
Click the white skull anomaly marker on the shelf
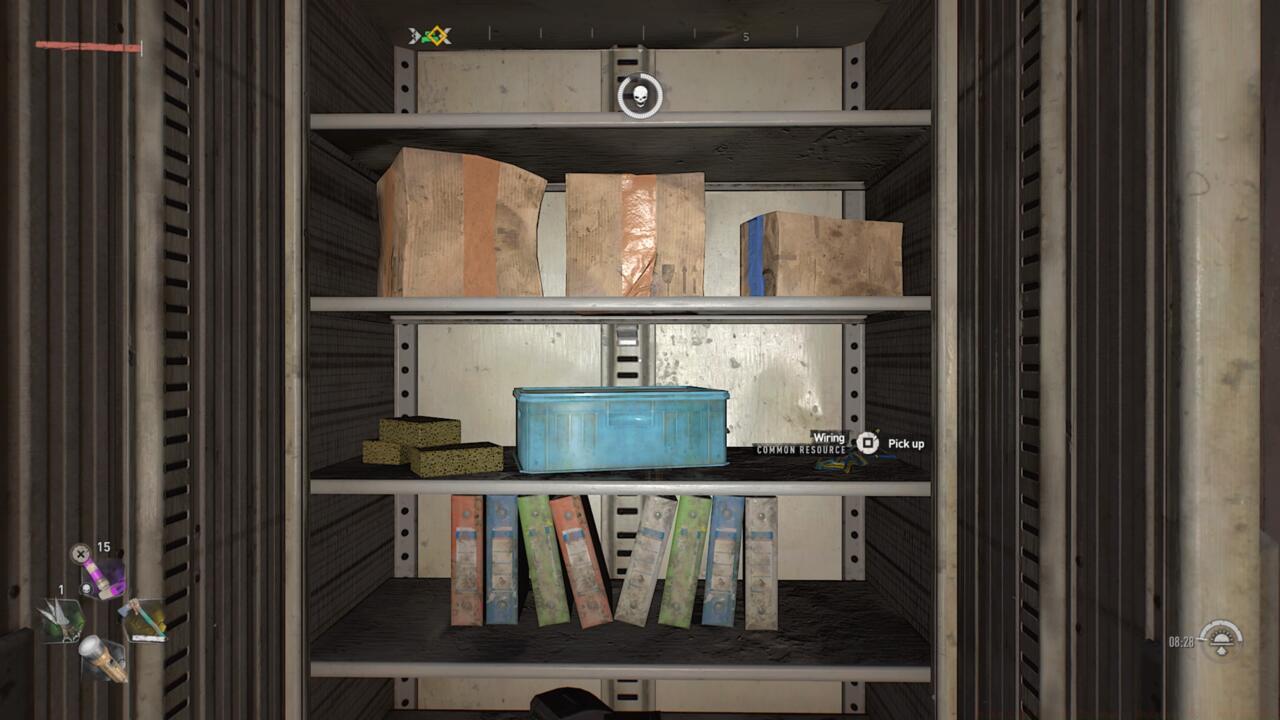coord(638,97)
